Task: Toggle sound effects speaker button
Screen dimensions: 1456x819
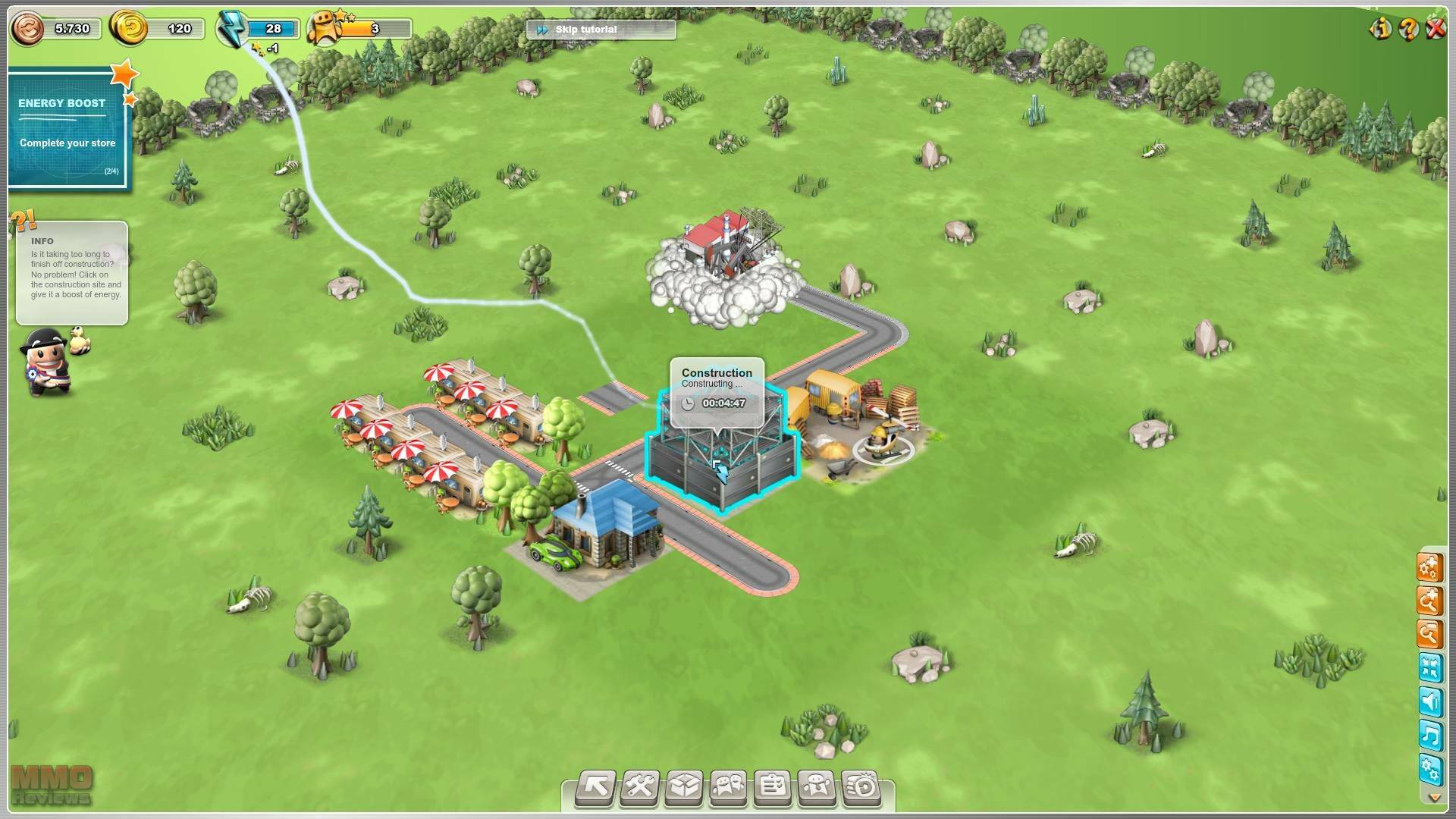Action: click(1429, 702)
